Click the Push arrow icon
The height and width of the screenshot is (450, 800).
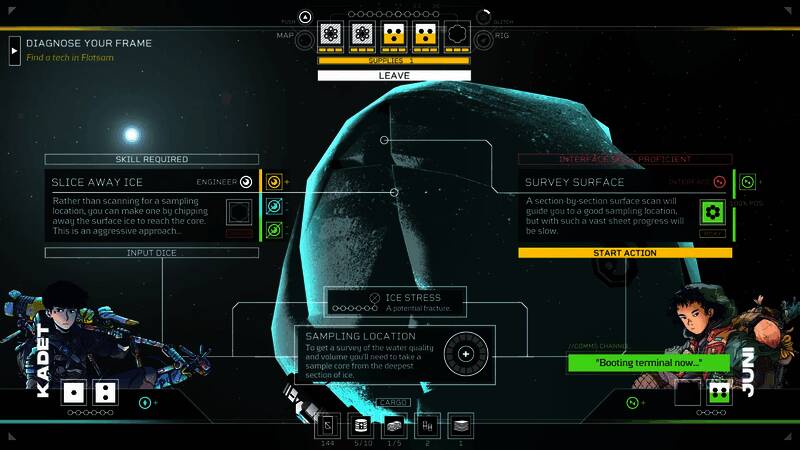point(305,16)
